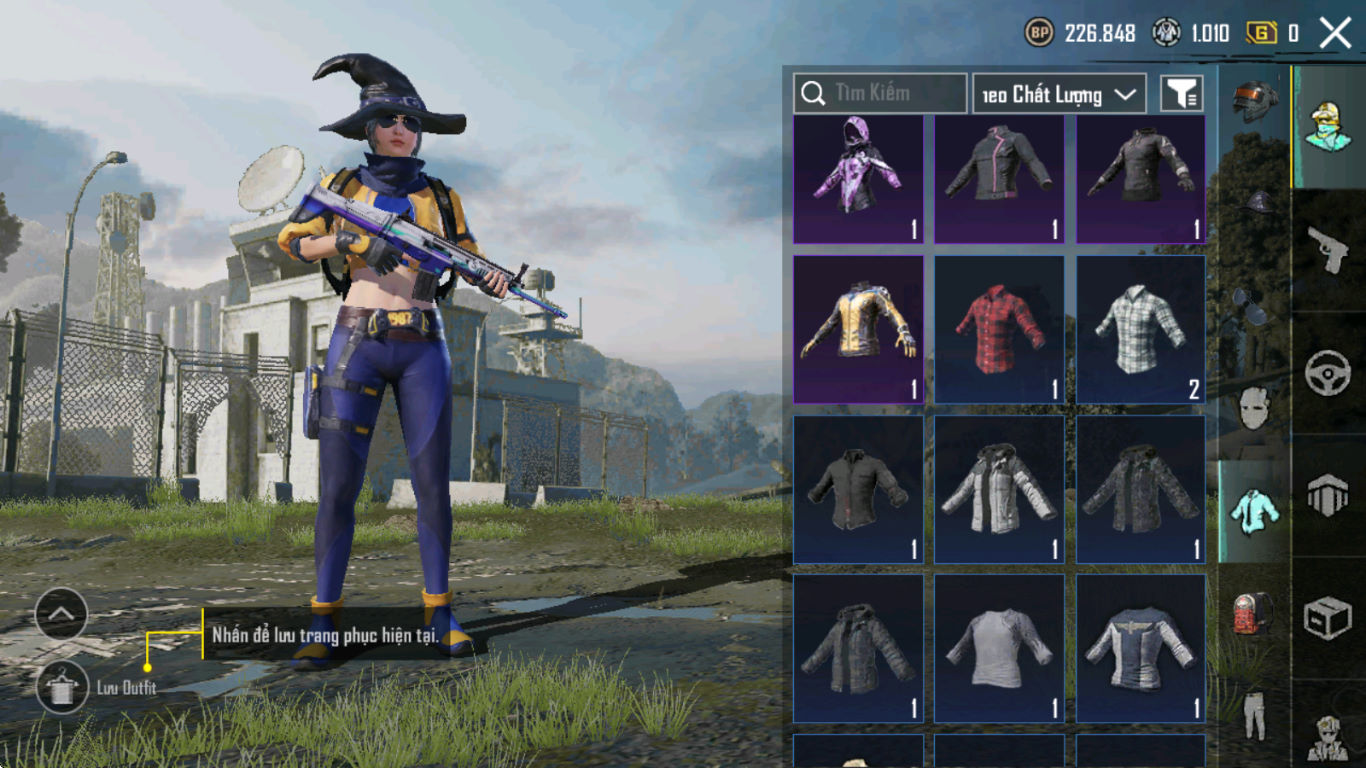The image size is (1366, 768).
Task: Open the filter button beside the dropdown
Action: [1181, 94]
